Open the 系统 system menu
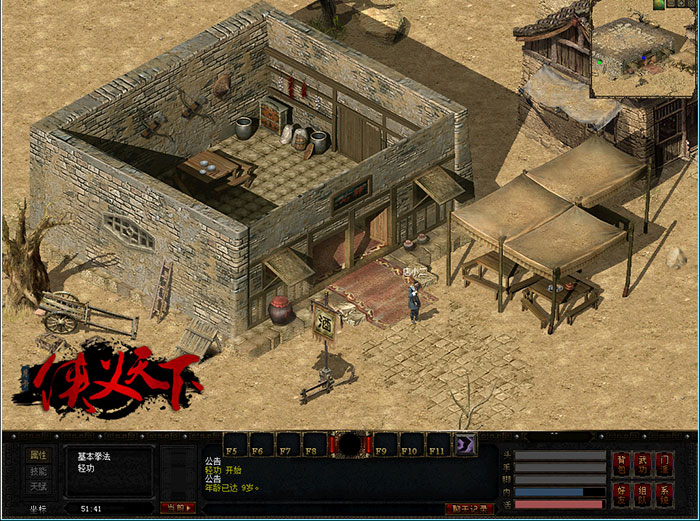This screenshot has width=700, height=521. (x=664, y=492)
